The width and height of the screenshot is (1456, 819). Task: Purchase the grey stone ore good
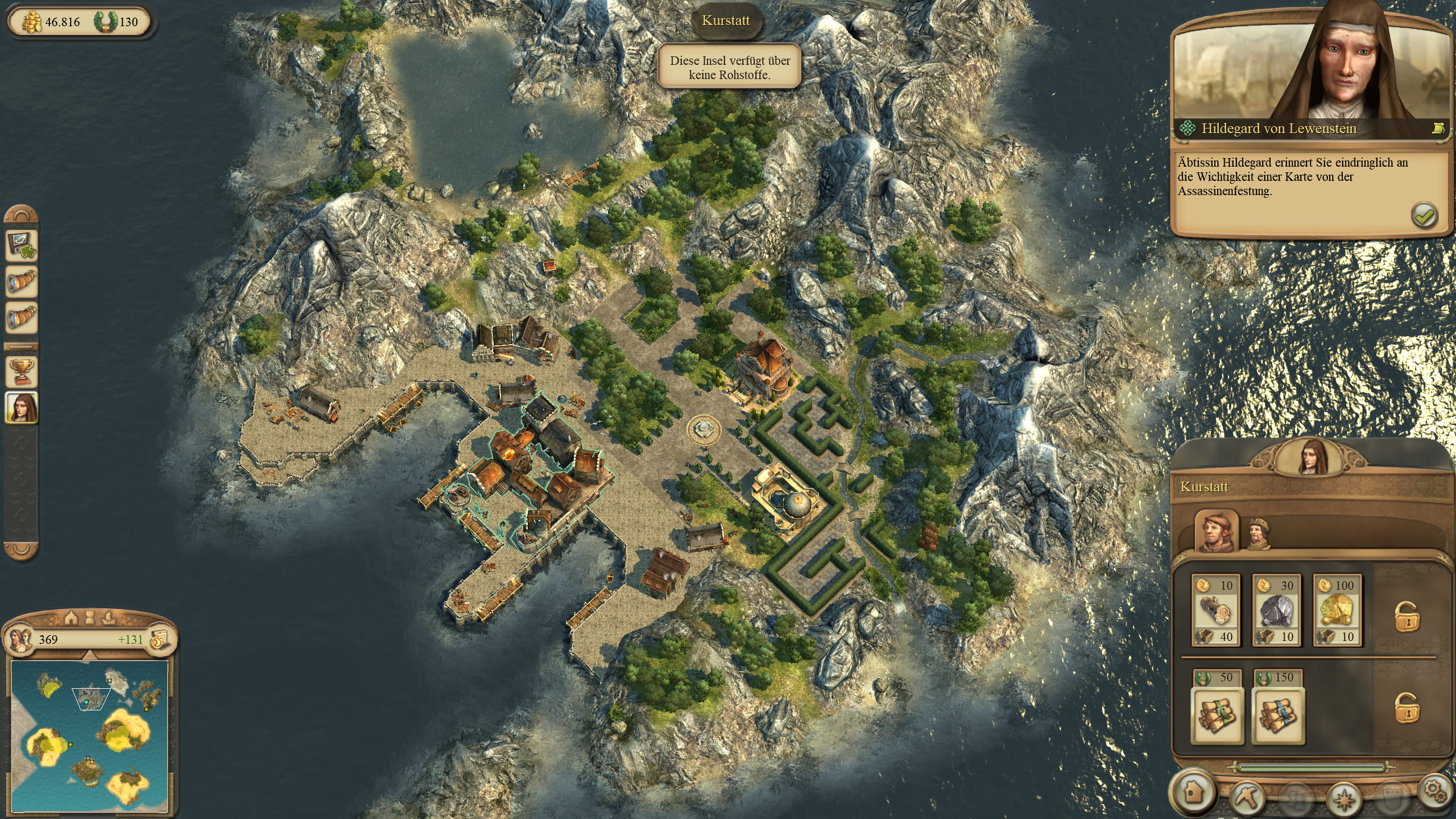click(1276, 610)
